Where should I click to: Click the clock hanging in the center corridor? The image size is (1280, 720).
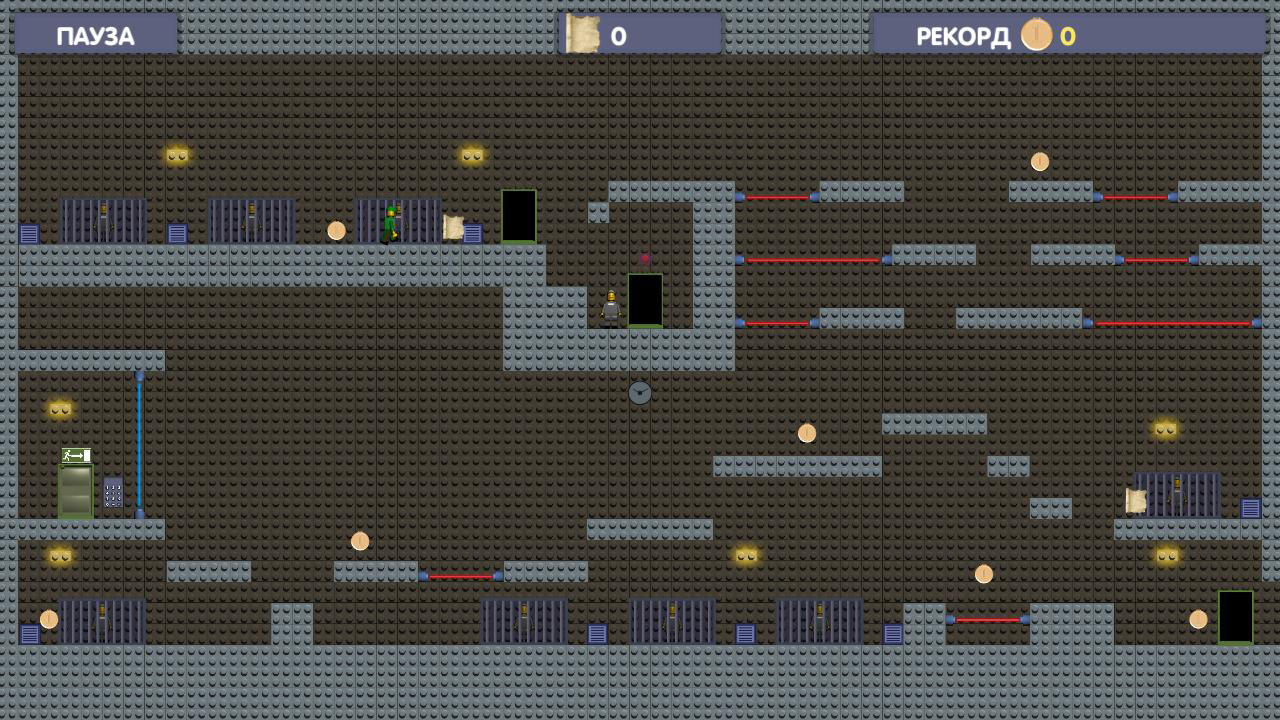coord(638,393)
